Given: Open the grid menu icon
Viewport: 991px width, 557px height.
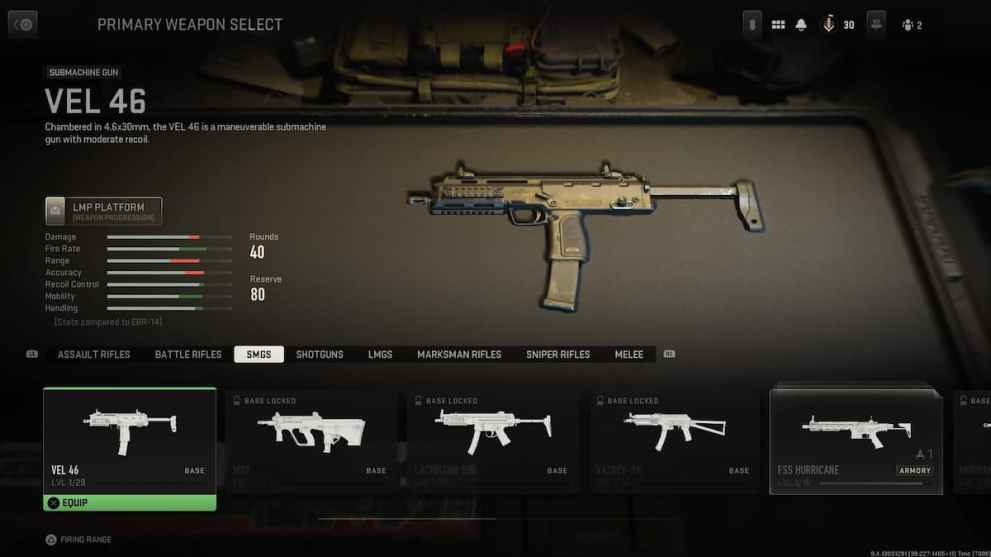Looking at the screenshot, I should pyautogui.click(x=778, y=25).
